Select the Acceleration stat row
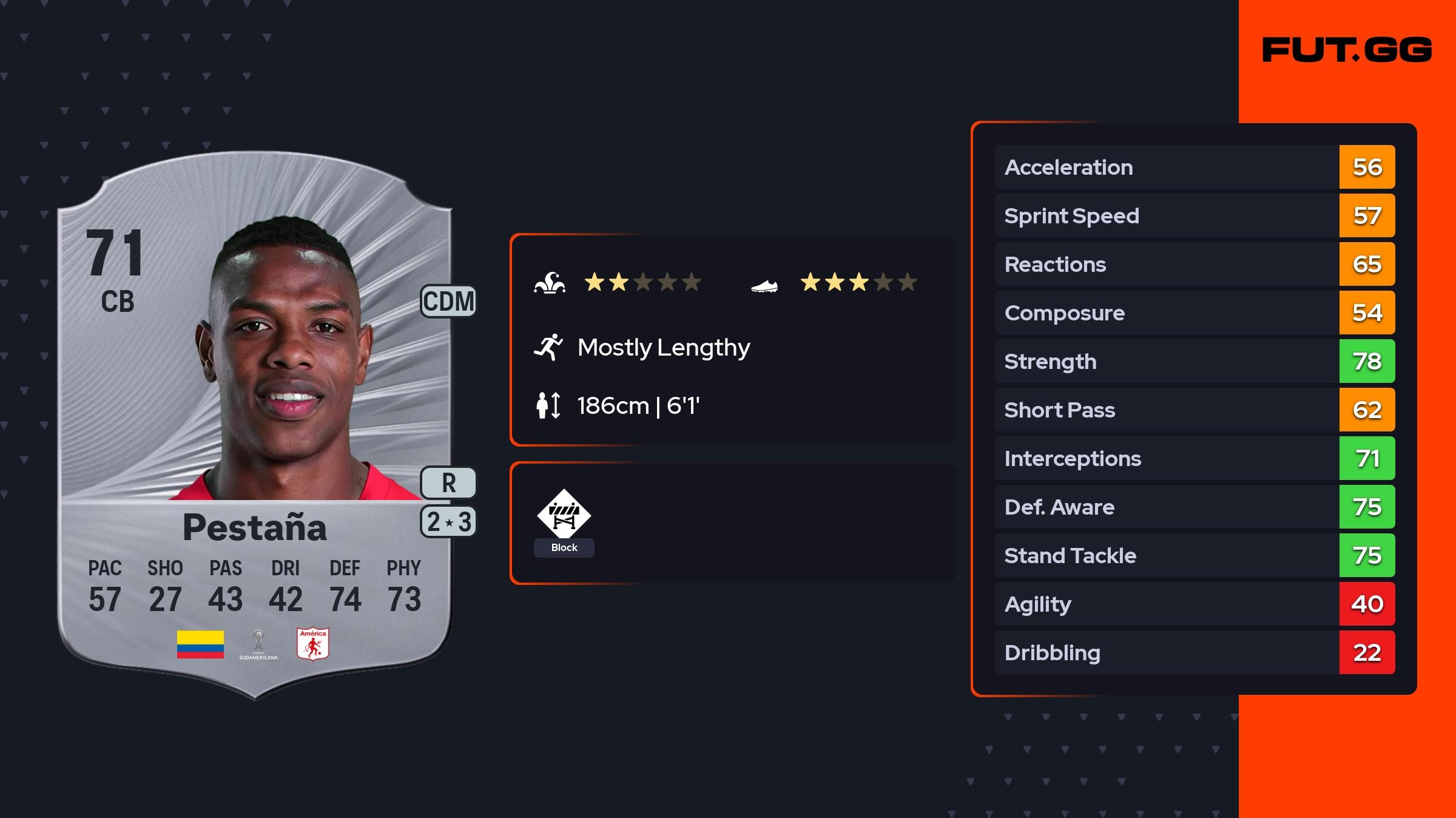This screenshot has width=1456, height=818. click(1194, 167)
